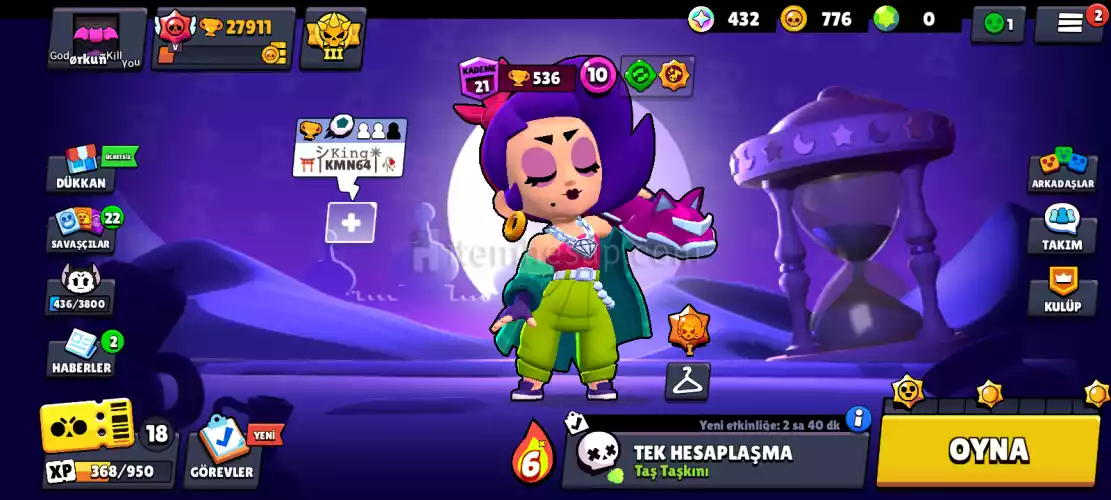Viewport: 1111px width, 500px height.
Task: Open the TAKIM team menu
Action: tap(1062, 228)
